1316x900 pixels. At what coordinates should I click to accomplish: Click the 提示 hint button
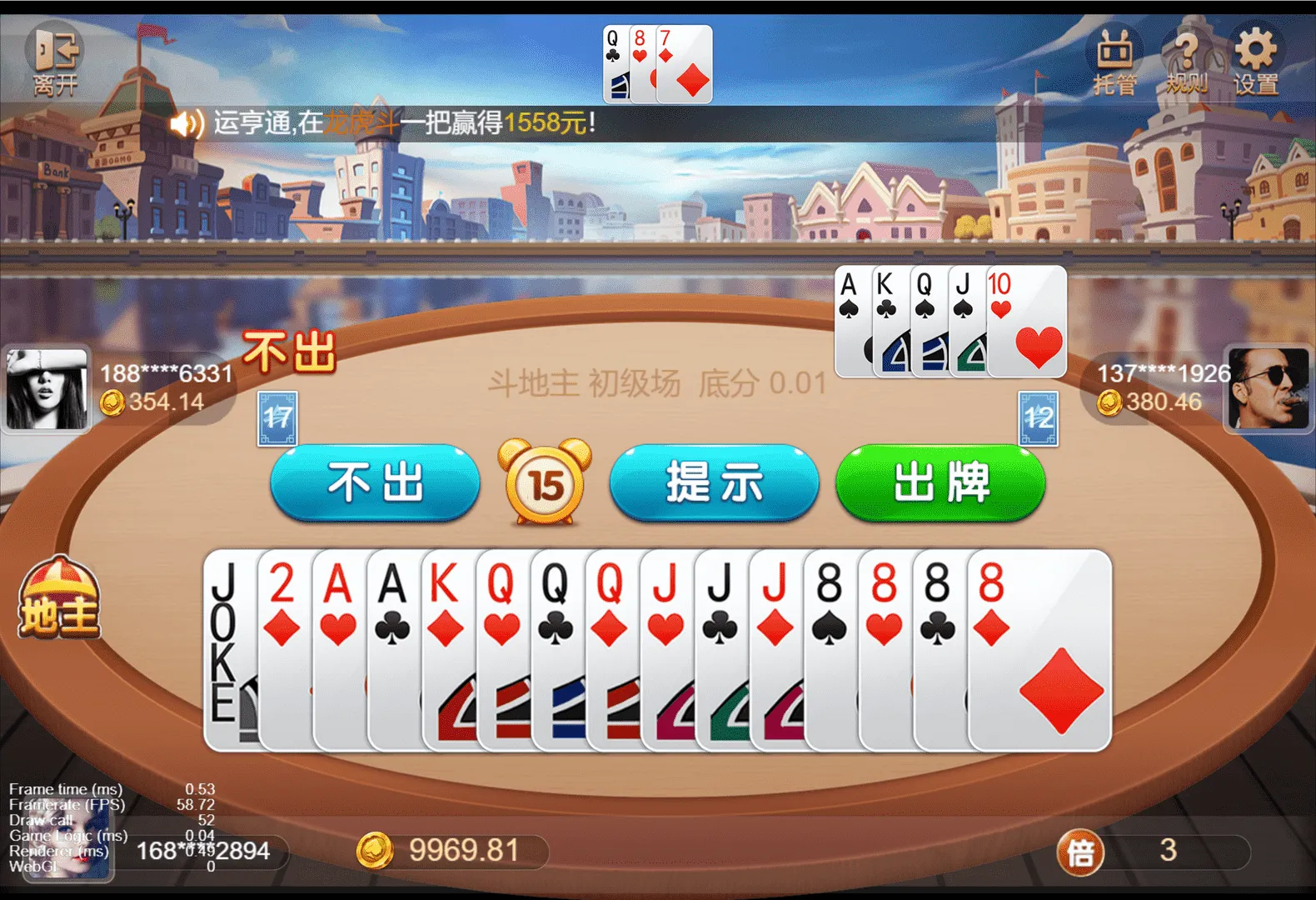tap(714, 482)
